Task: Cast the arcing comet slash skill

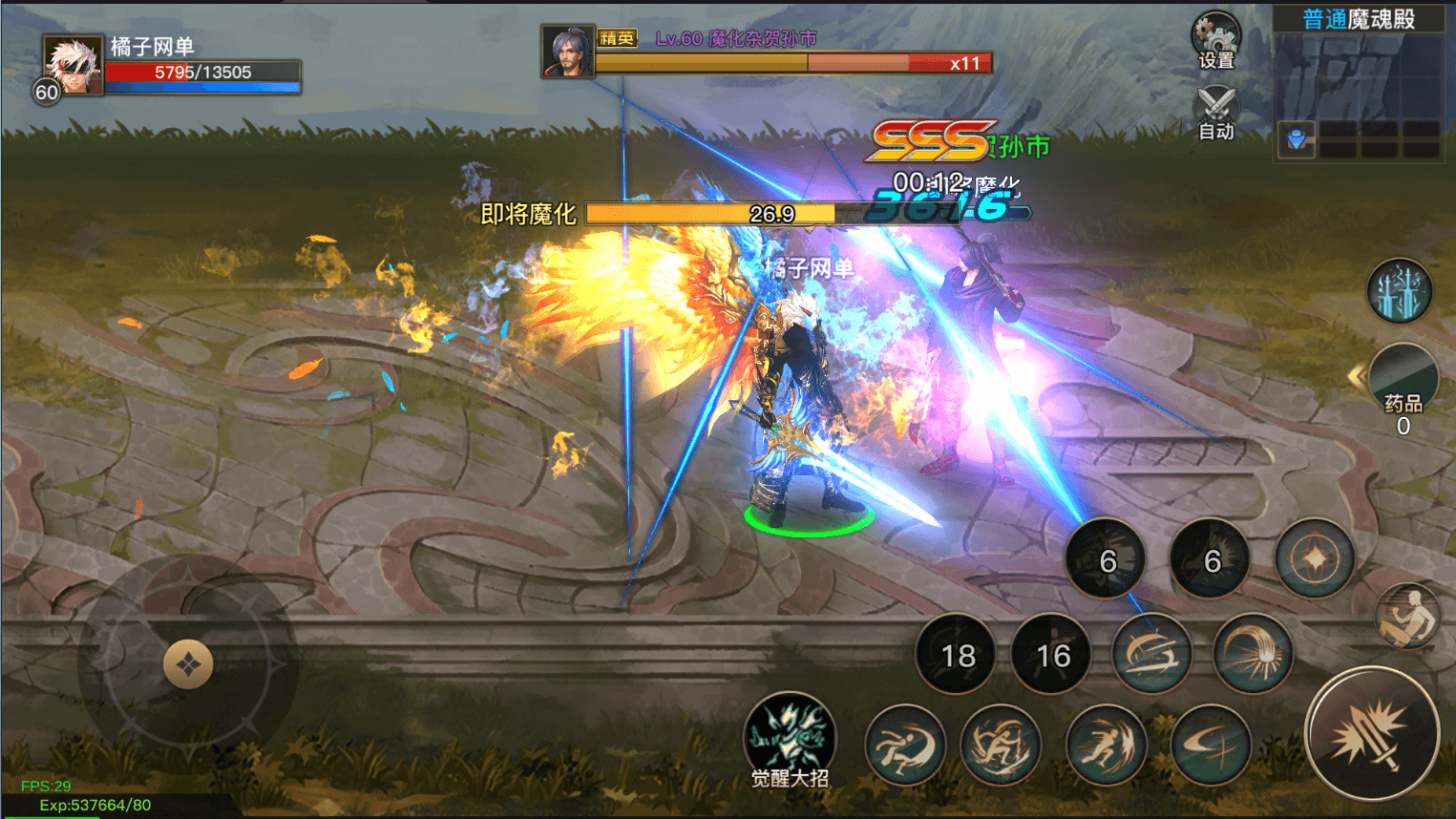Action: point(1252,654)
